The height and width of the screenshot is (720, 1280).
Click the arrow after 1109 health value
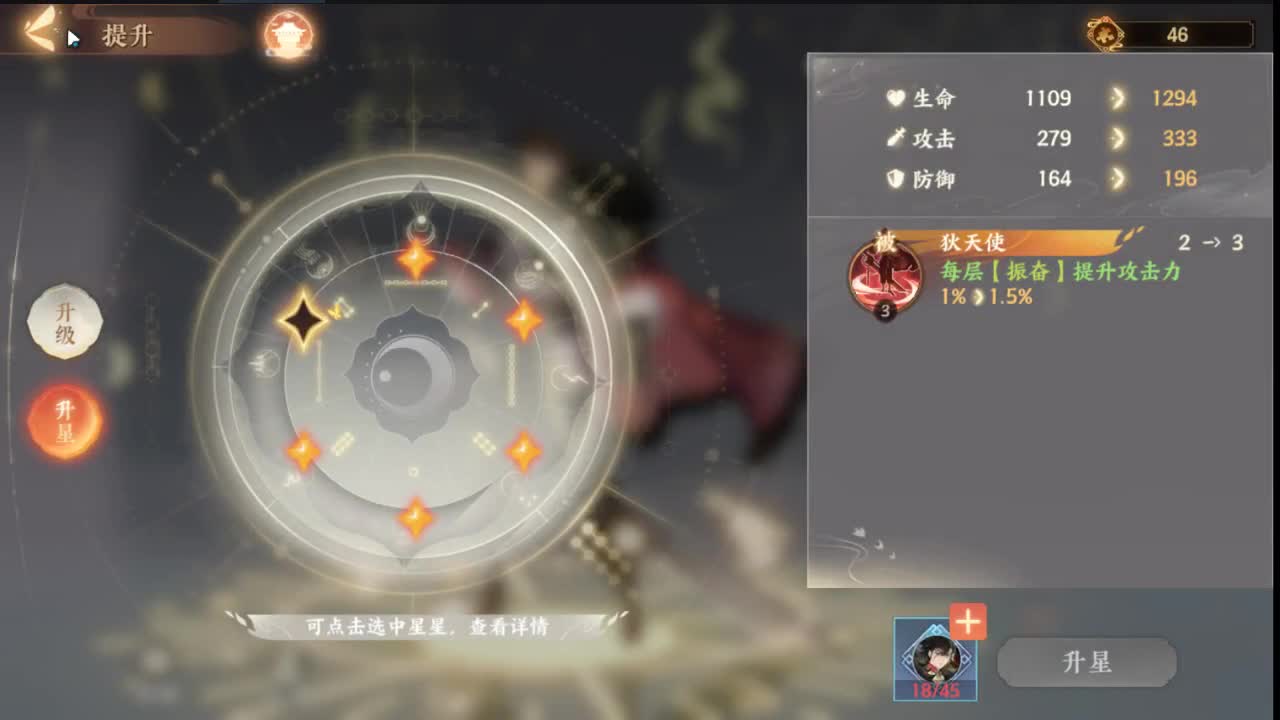pyautogui.click(x=1117, y=98)
